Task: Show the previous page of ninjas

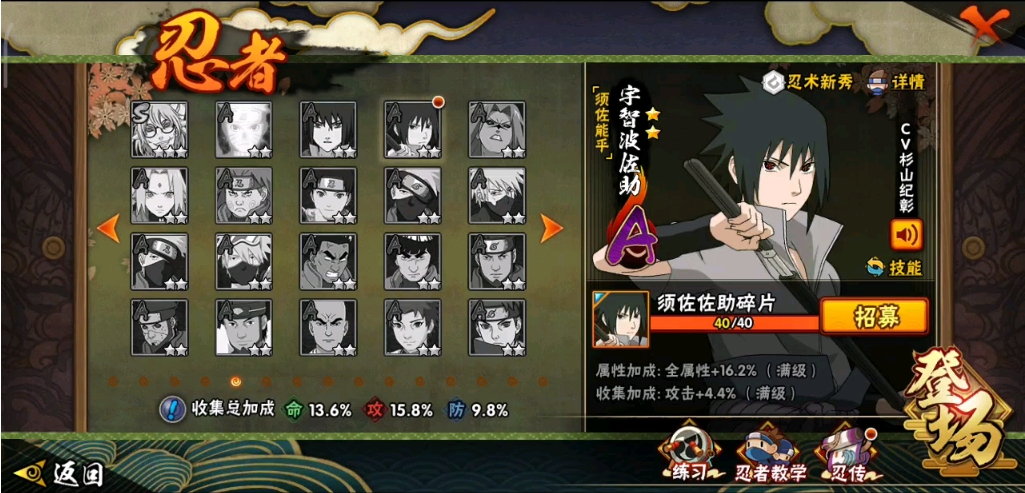Action: pos(108,229)
